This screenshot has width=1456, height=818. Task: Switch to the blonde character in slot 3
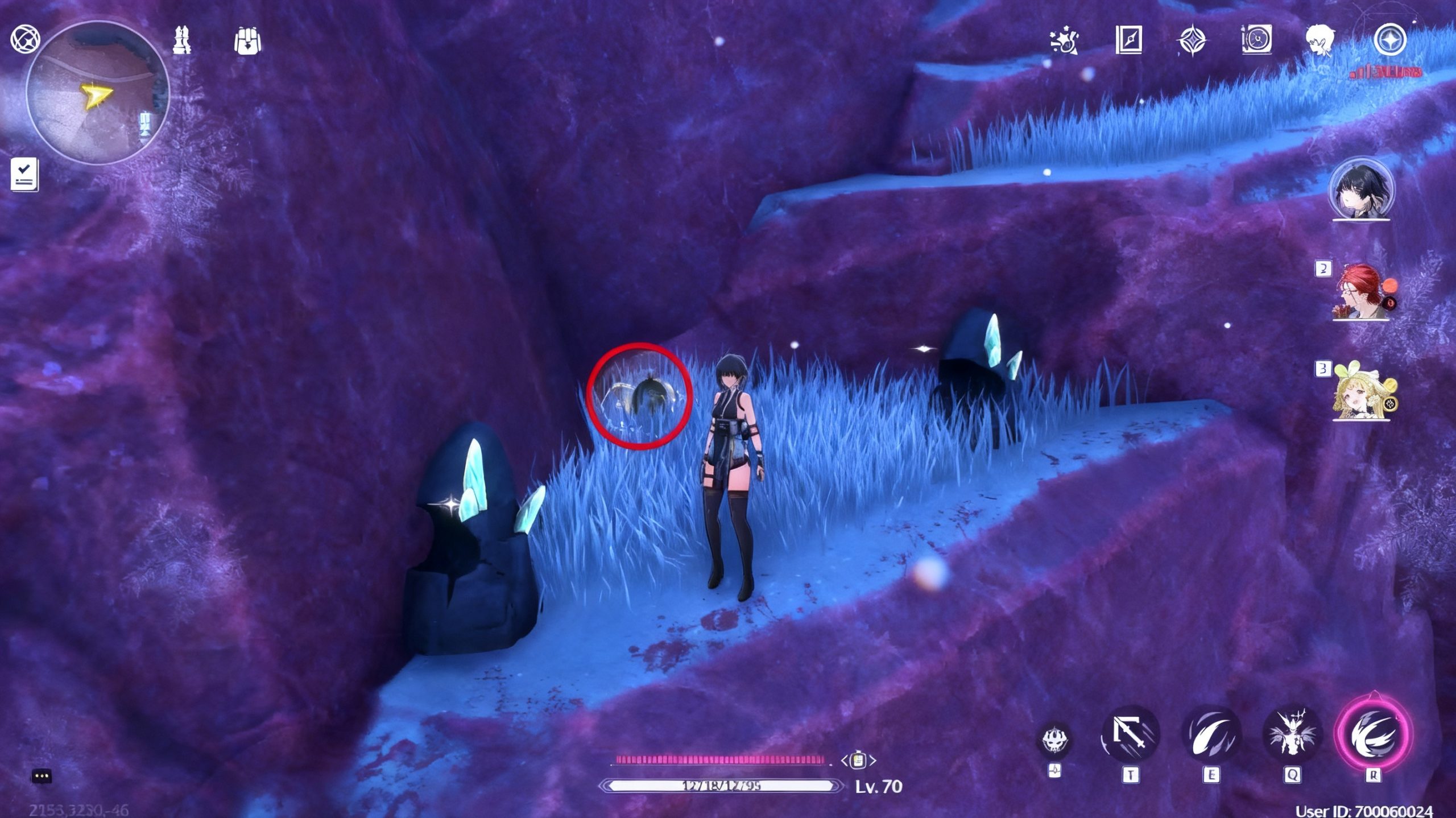pyautogui.click(x=1362, y=392)
